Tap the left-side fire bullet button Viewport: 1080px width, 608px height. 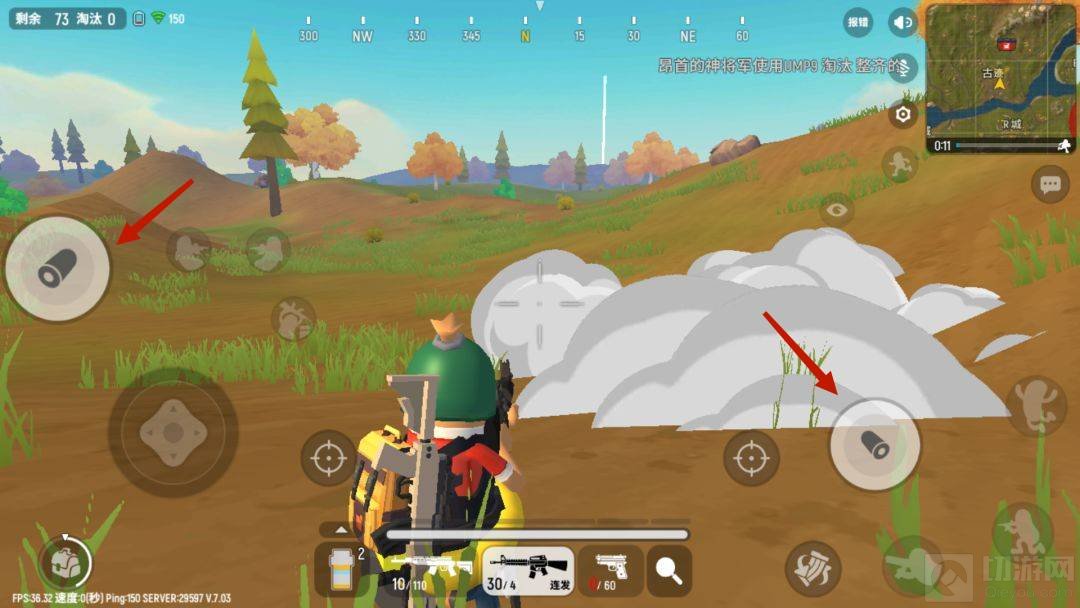57,268
